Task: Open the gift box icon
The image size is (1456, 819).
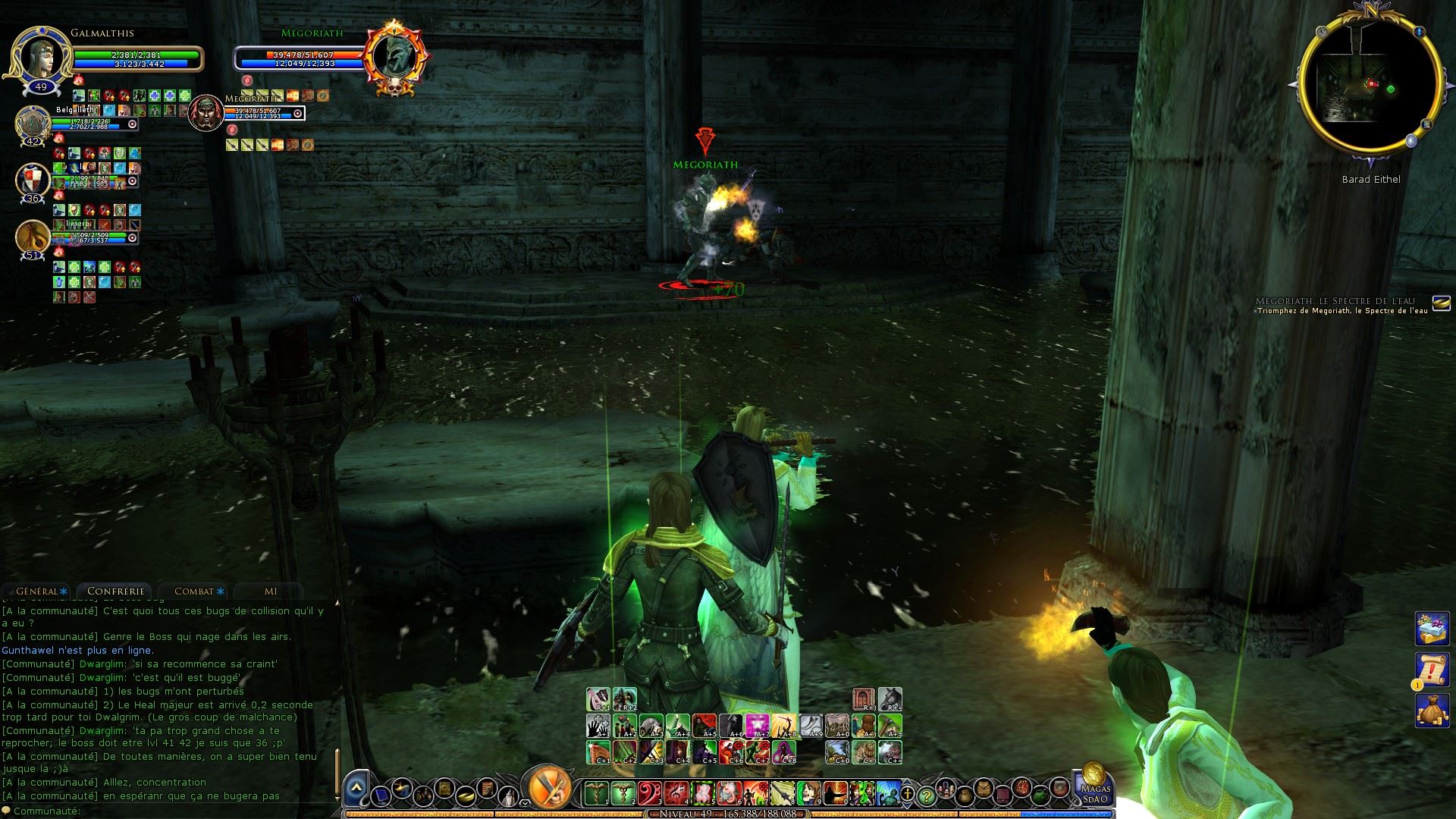Action: coord(1432,629)
